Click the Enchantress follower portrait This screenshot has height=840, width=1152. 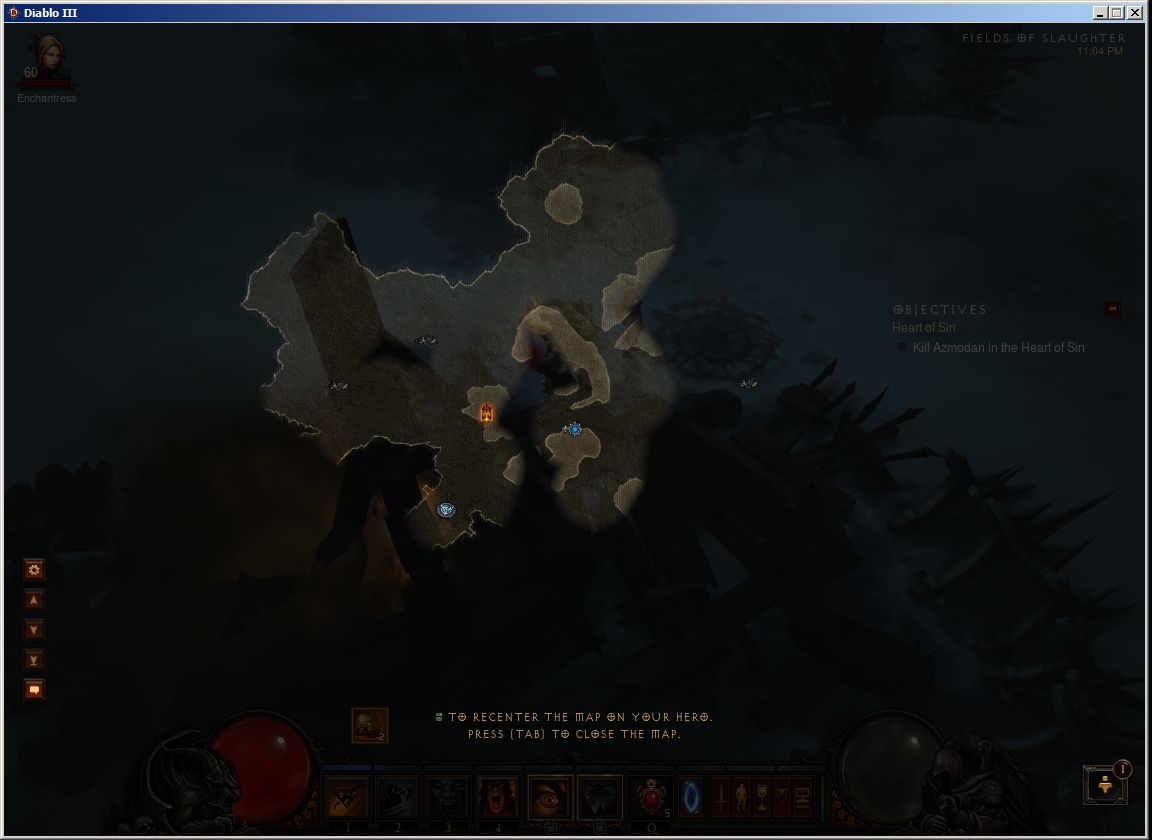coord(46,58)
